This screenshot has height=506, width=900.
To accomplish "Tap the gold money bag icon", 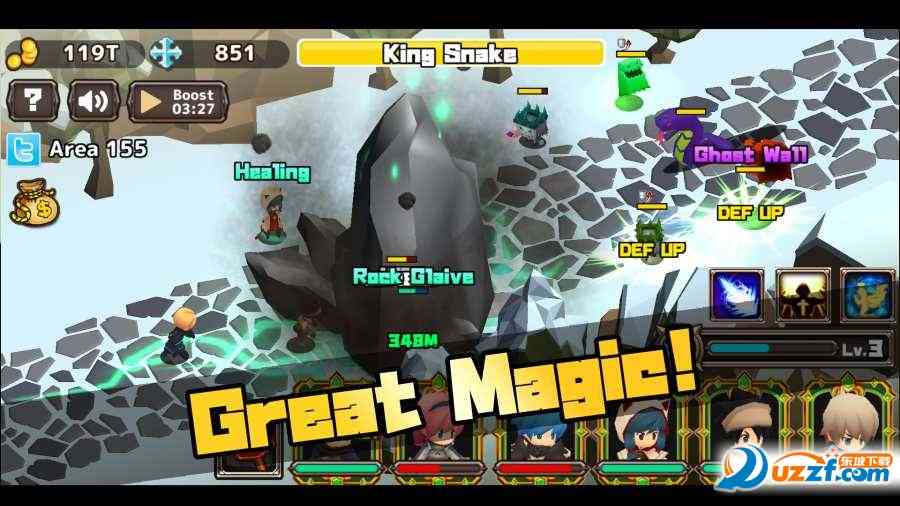I will coord(34,205).
